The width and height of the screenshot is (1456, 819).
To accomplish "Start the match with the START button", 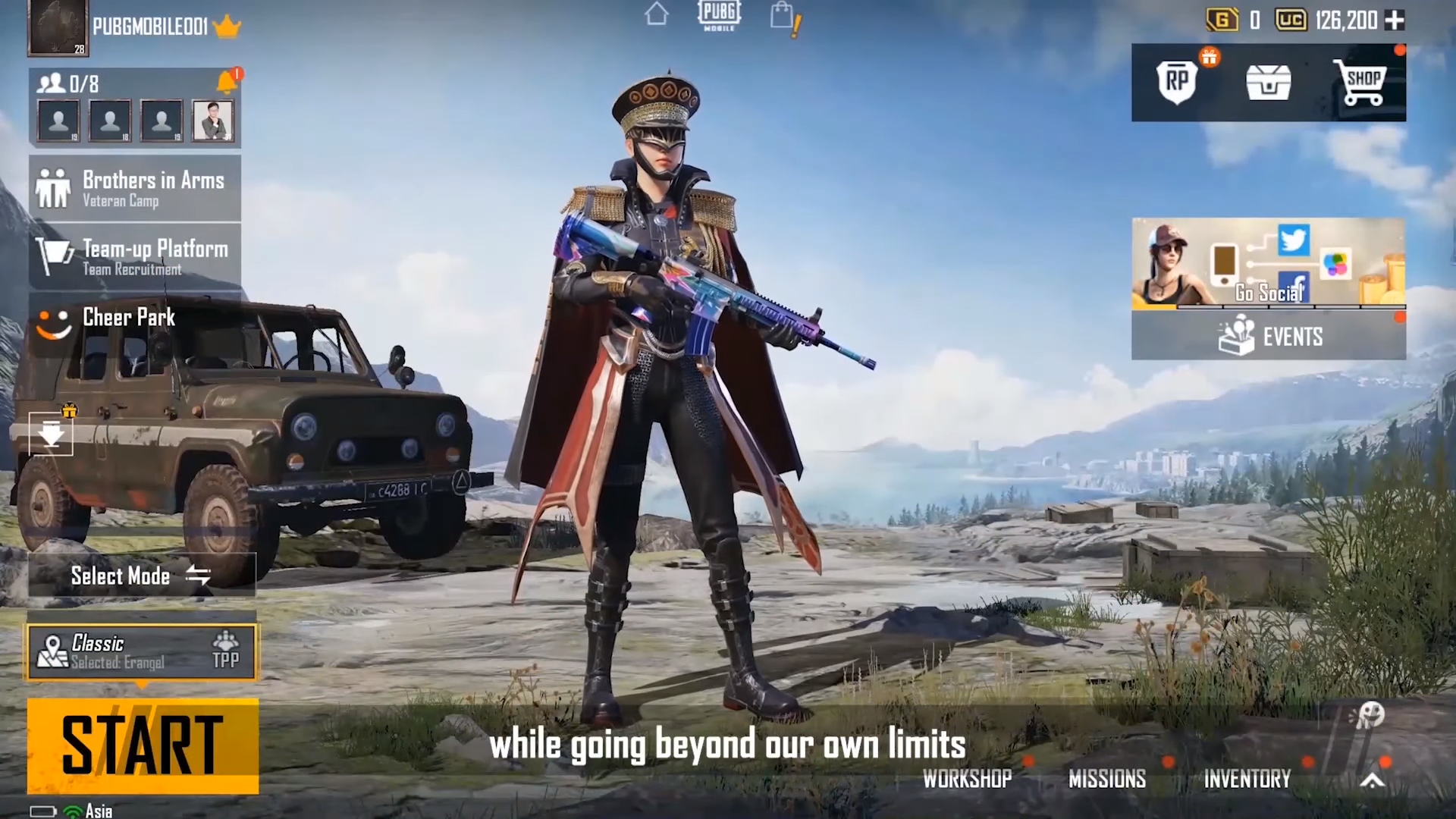I will (143, 746).
